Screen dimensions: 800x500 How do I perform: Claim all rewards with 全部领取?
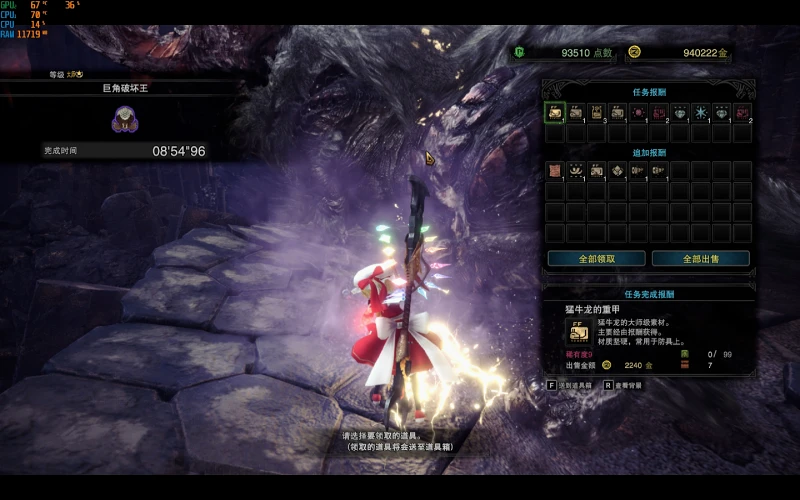596,258
